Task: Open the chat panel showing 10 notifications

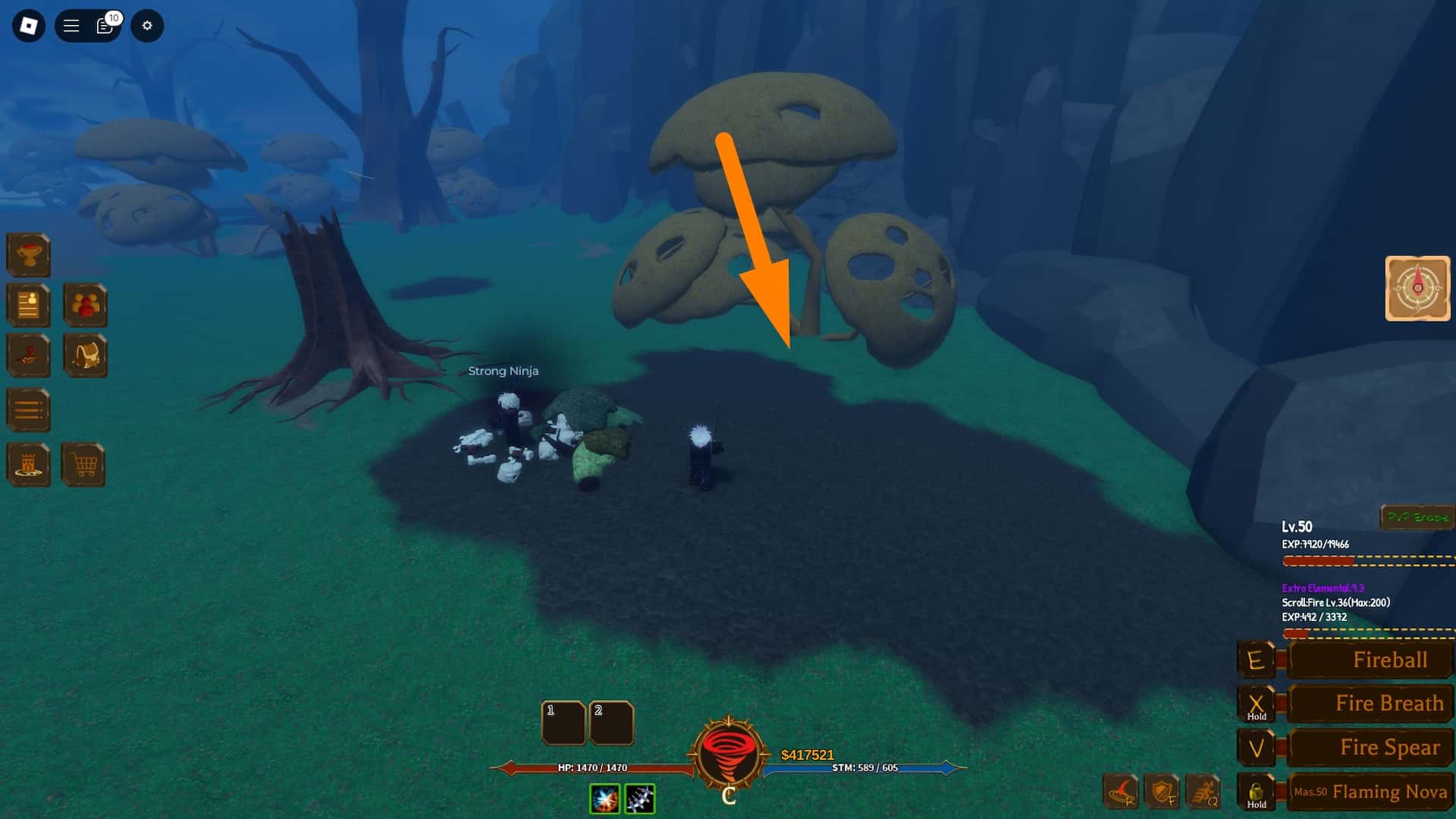Action: pos(104,25)
